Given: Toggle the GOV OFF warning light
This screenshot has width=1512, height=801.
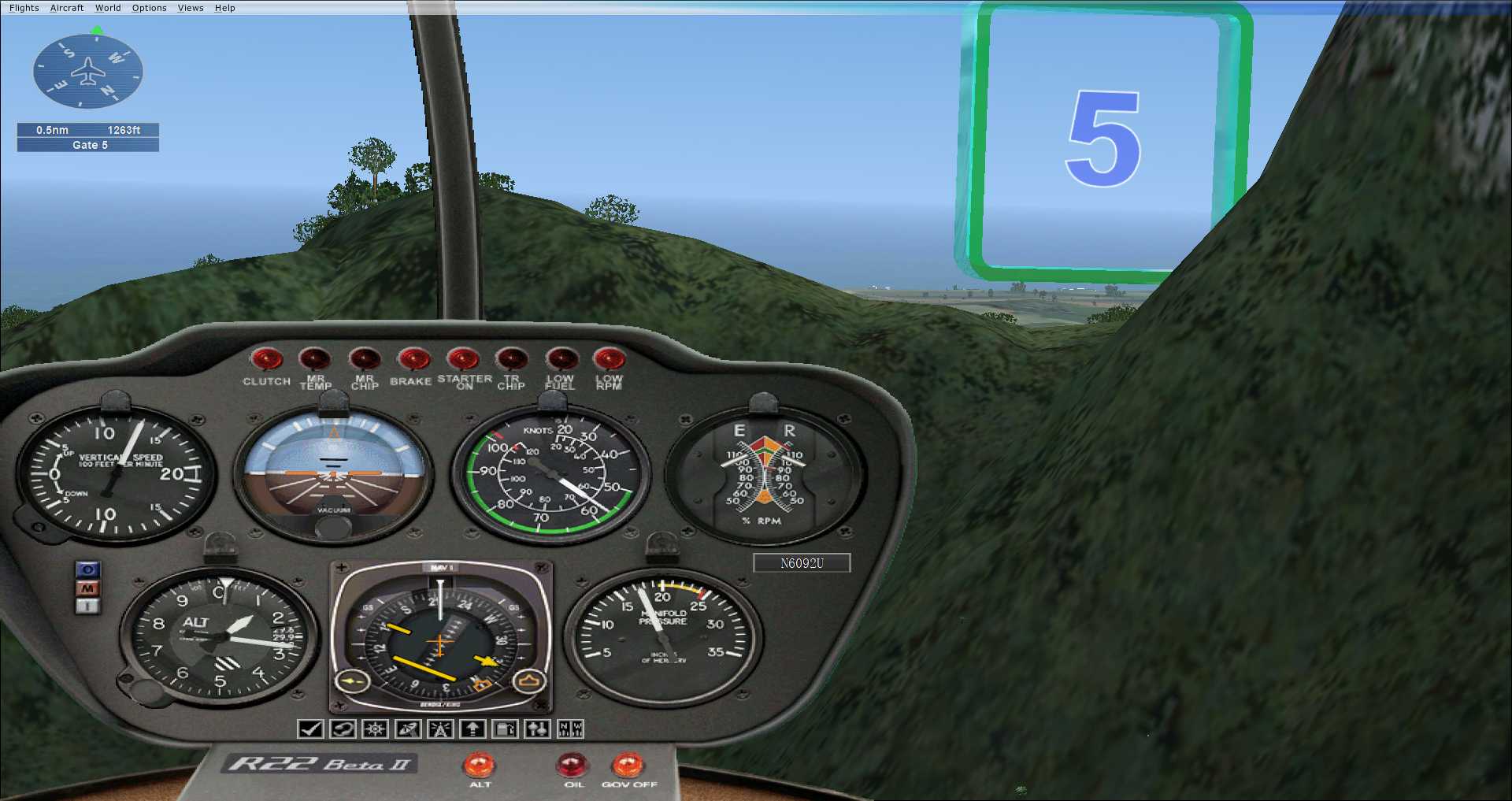Looking at the screenshot, I should click(628, 766).
